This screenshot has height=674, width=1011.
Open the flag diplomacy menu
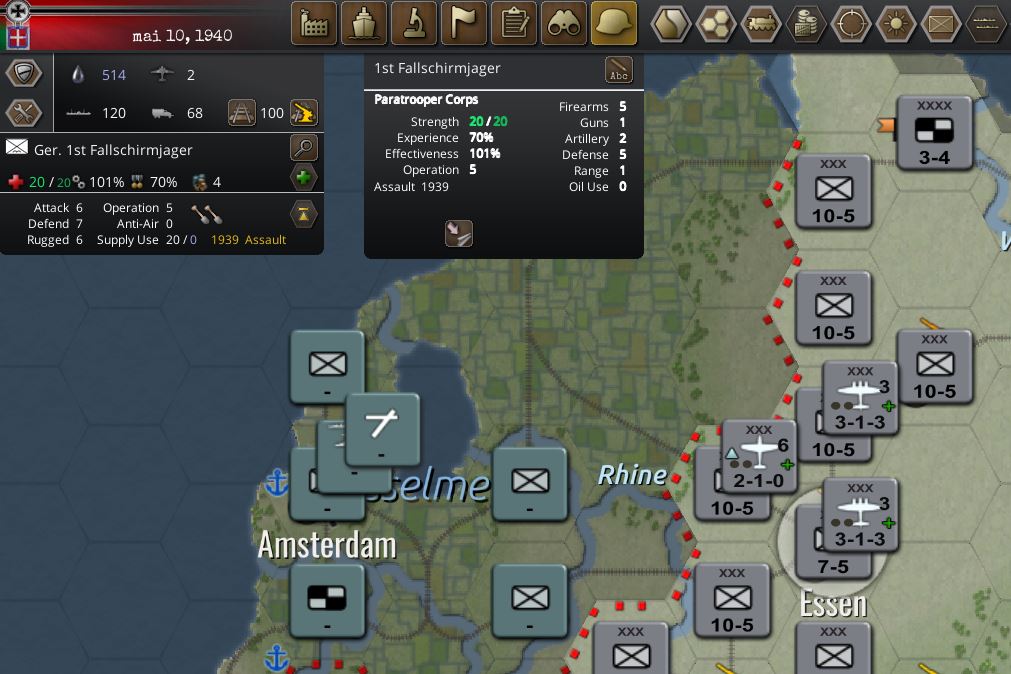(x=464, y=24)
